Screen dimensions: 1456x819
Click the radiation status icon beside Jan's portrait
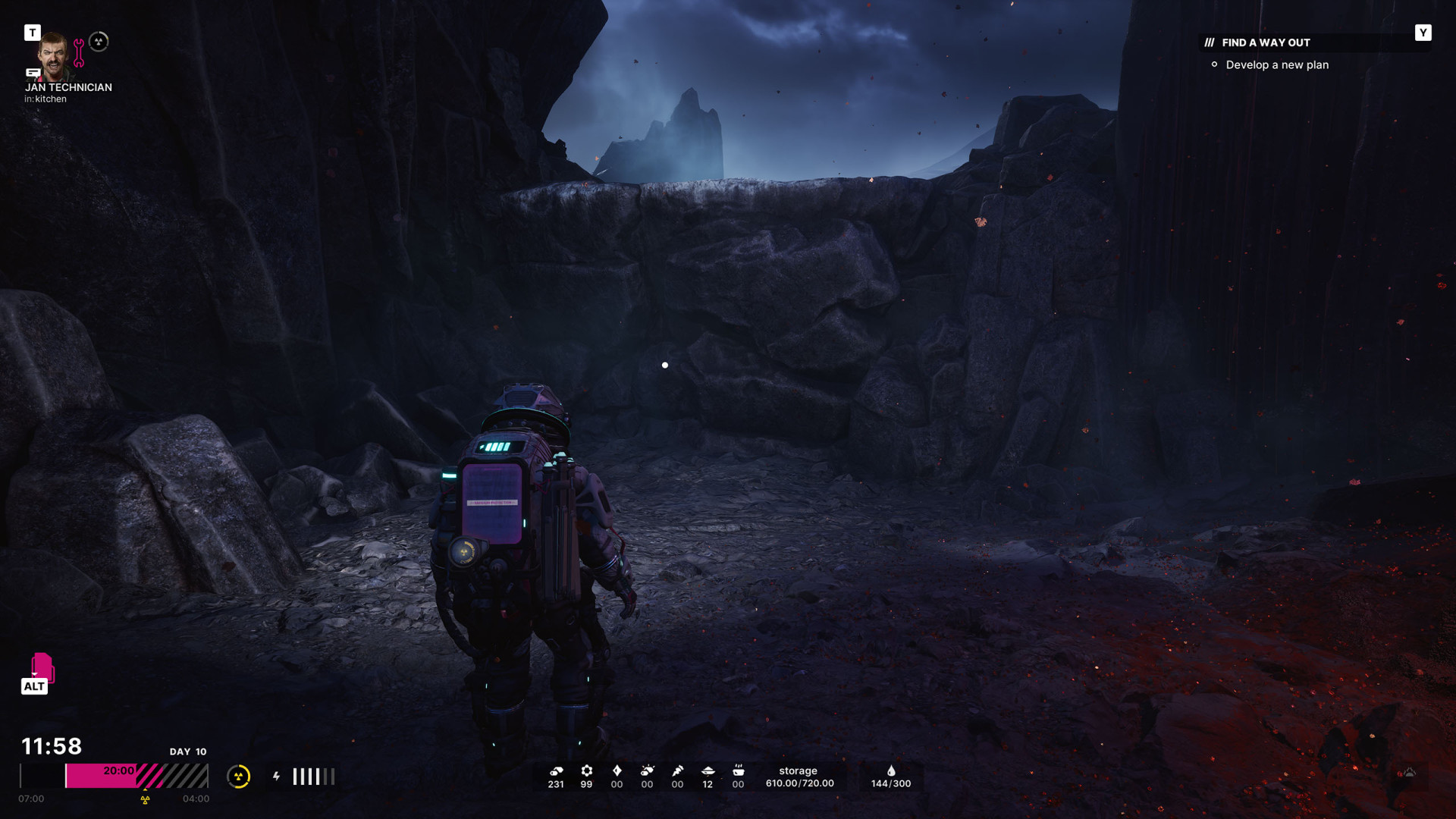coord(99,42)
